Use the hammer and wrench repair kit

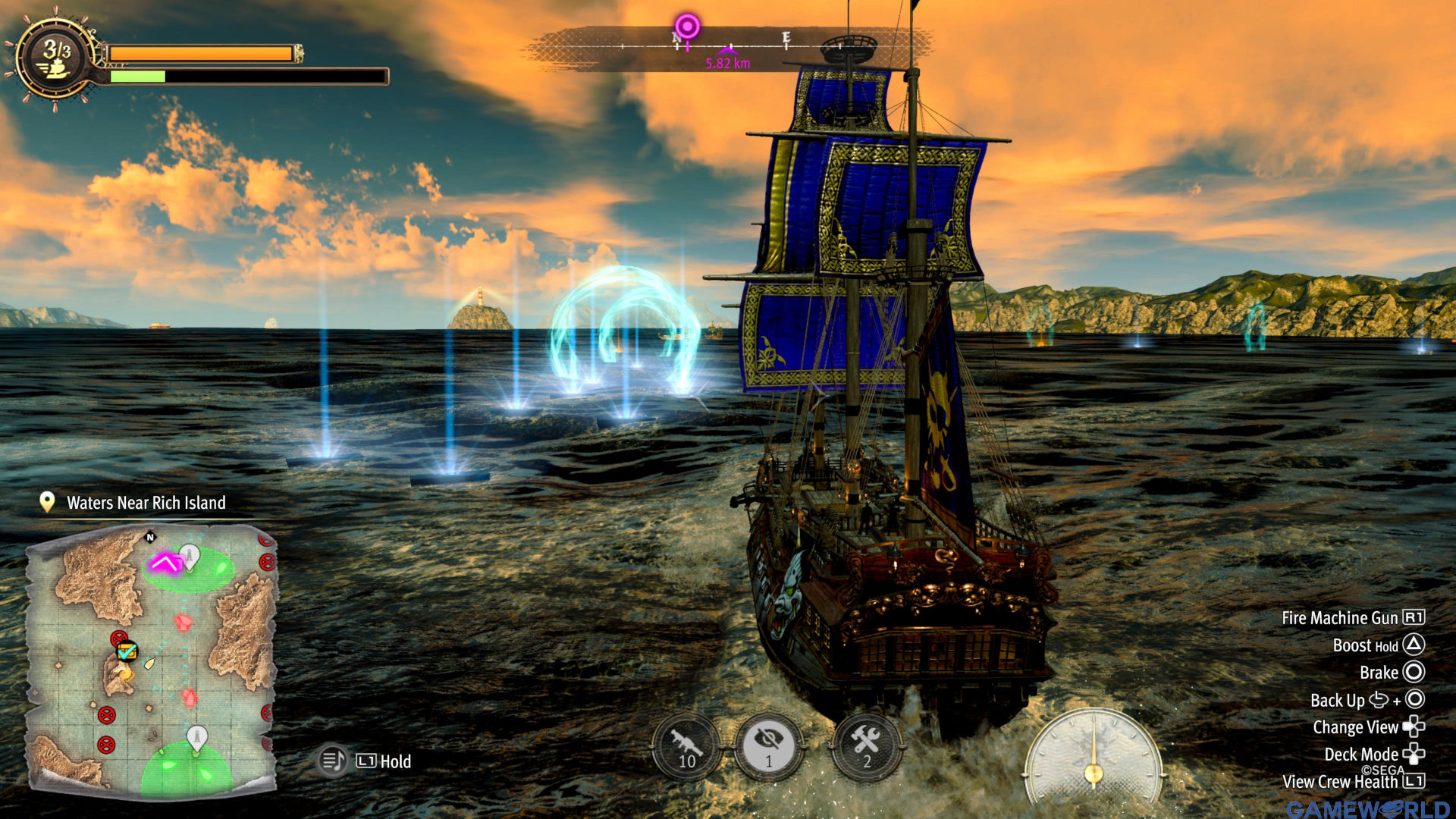(866, 747)
